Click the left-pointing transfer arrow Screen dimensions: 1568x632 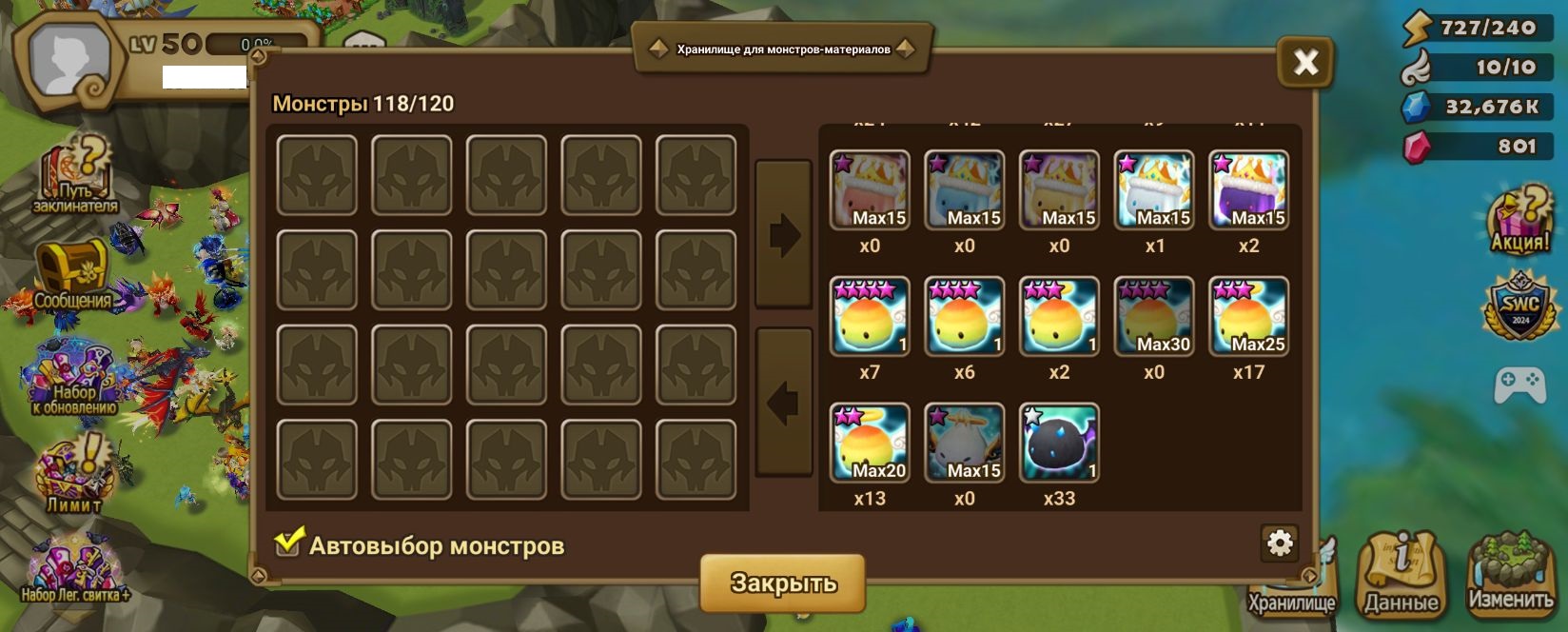pos(784,403)
